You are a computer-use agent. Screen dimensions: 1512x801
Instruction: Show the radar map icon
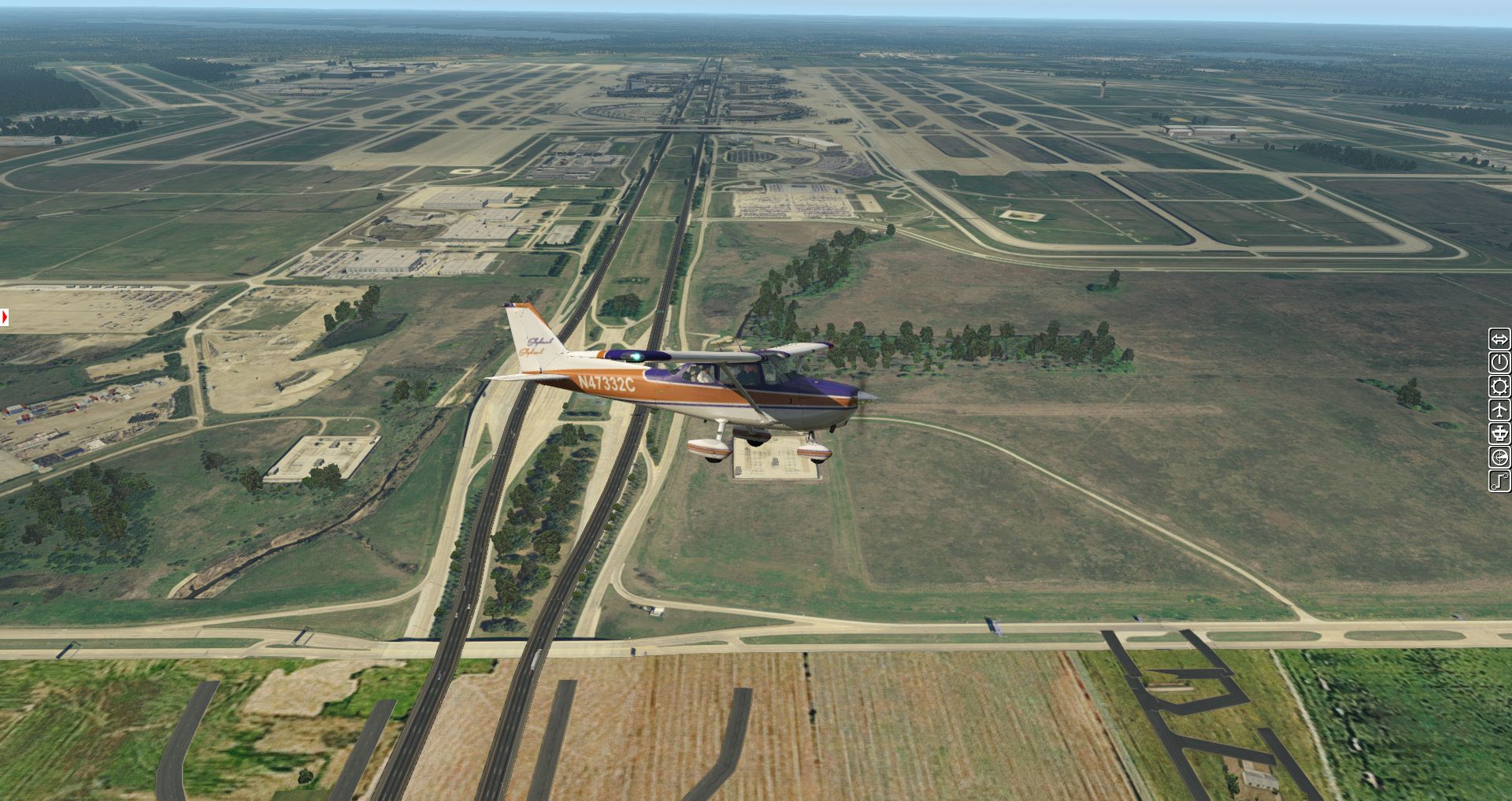(x=1499, y=458)
